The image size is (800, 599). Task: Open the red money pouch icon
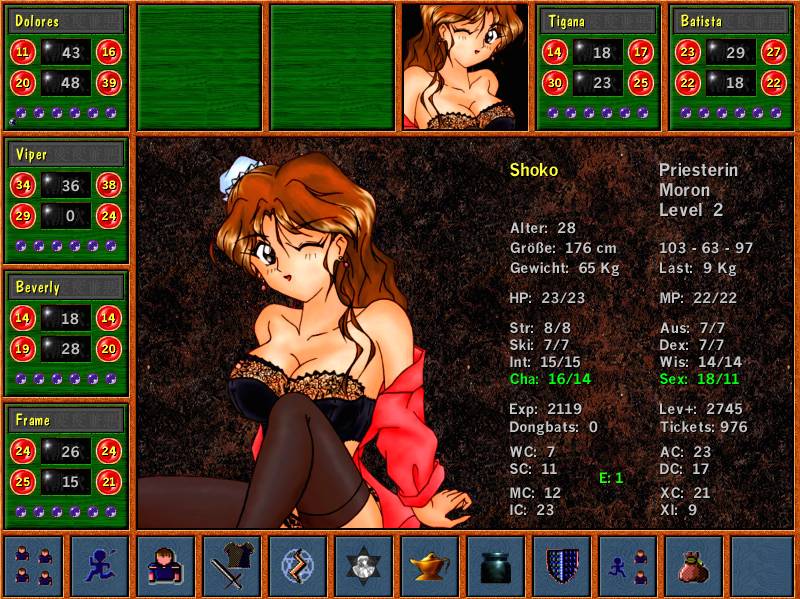click(694, 566)
